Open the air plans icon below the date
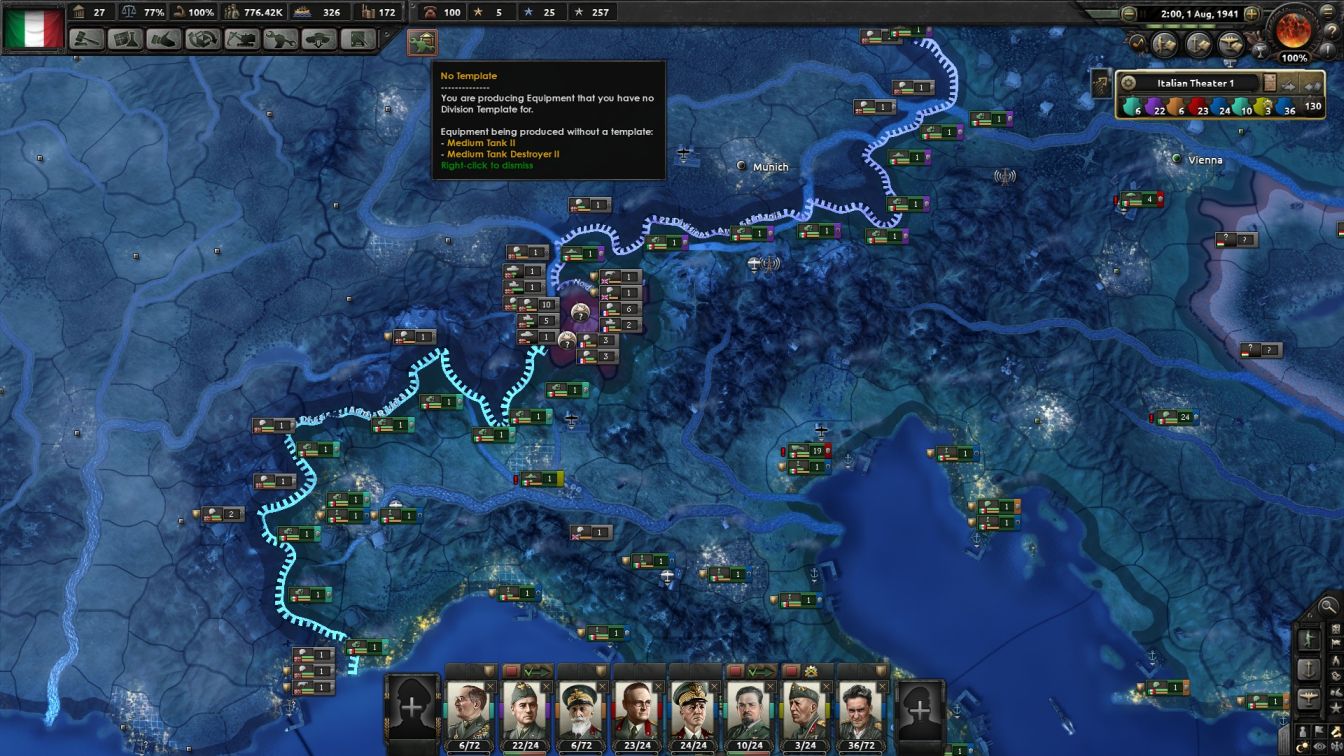Screen dimensions: 1344x756 (1228, 44)
